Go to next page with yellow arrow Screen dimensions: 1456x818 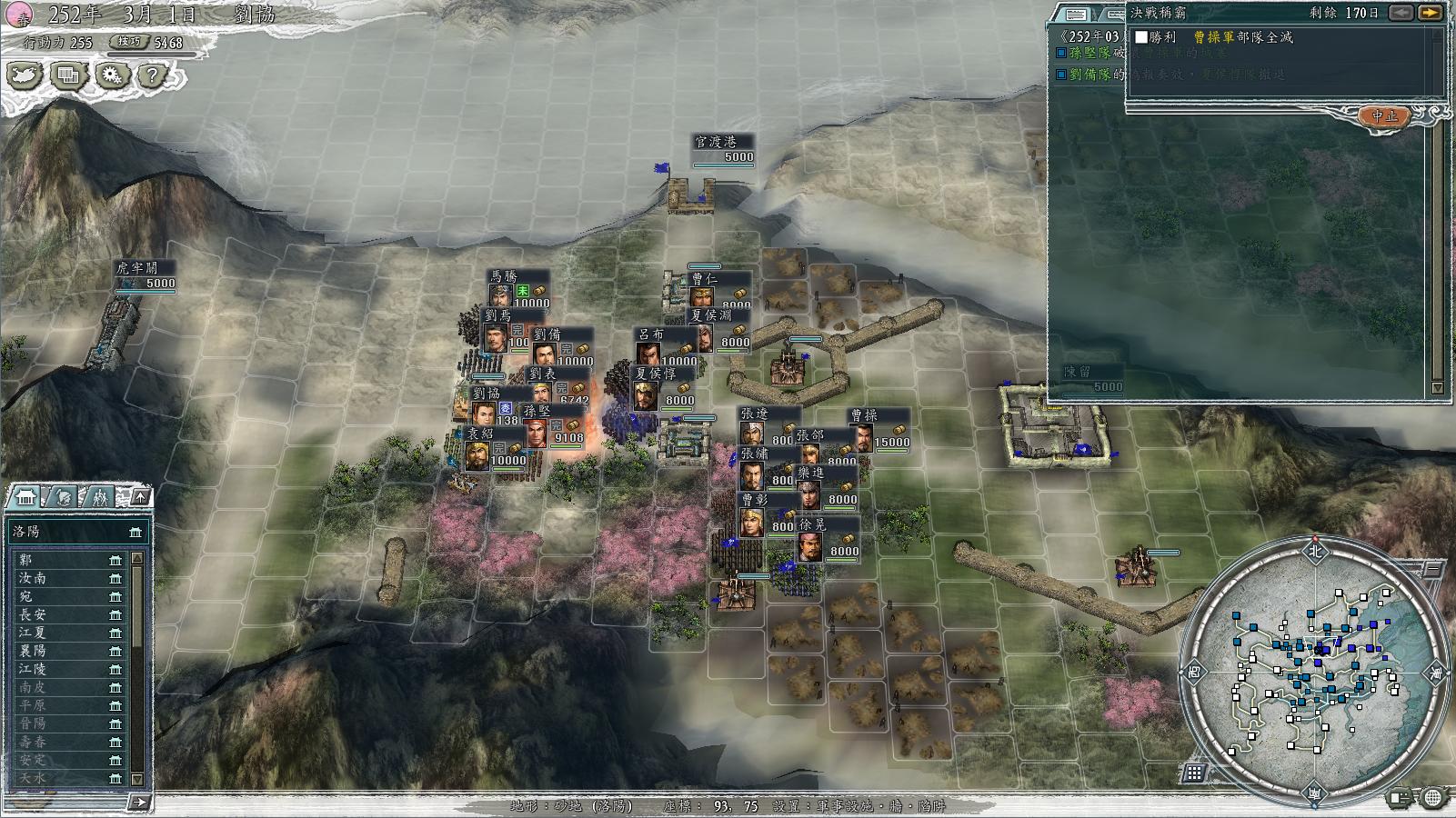1431,13
